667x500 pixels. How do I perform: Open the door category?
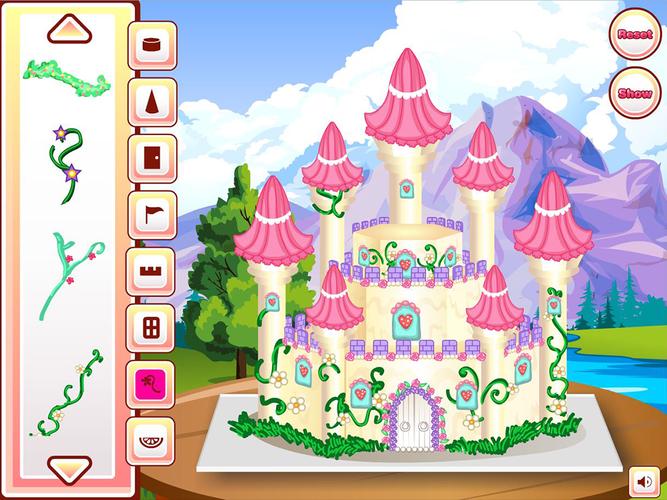click(152, 158)
